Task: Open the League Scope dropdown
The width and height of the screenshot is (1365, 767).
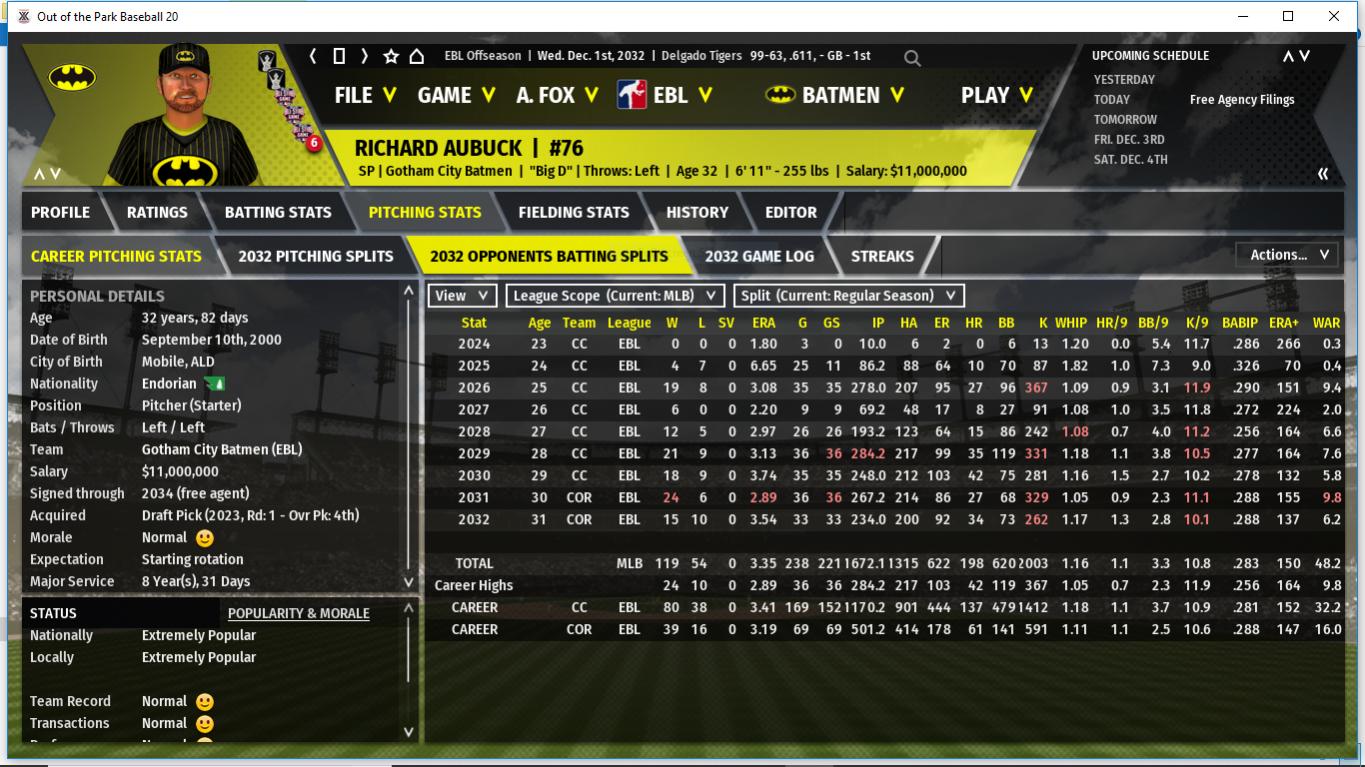Action: [x=615, y=296]
